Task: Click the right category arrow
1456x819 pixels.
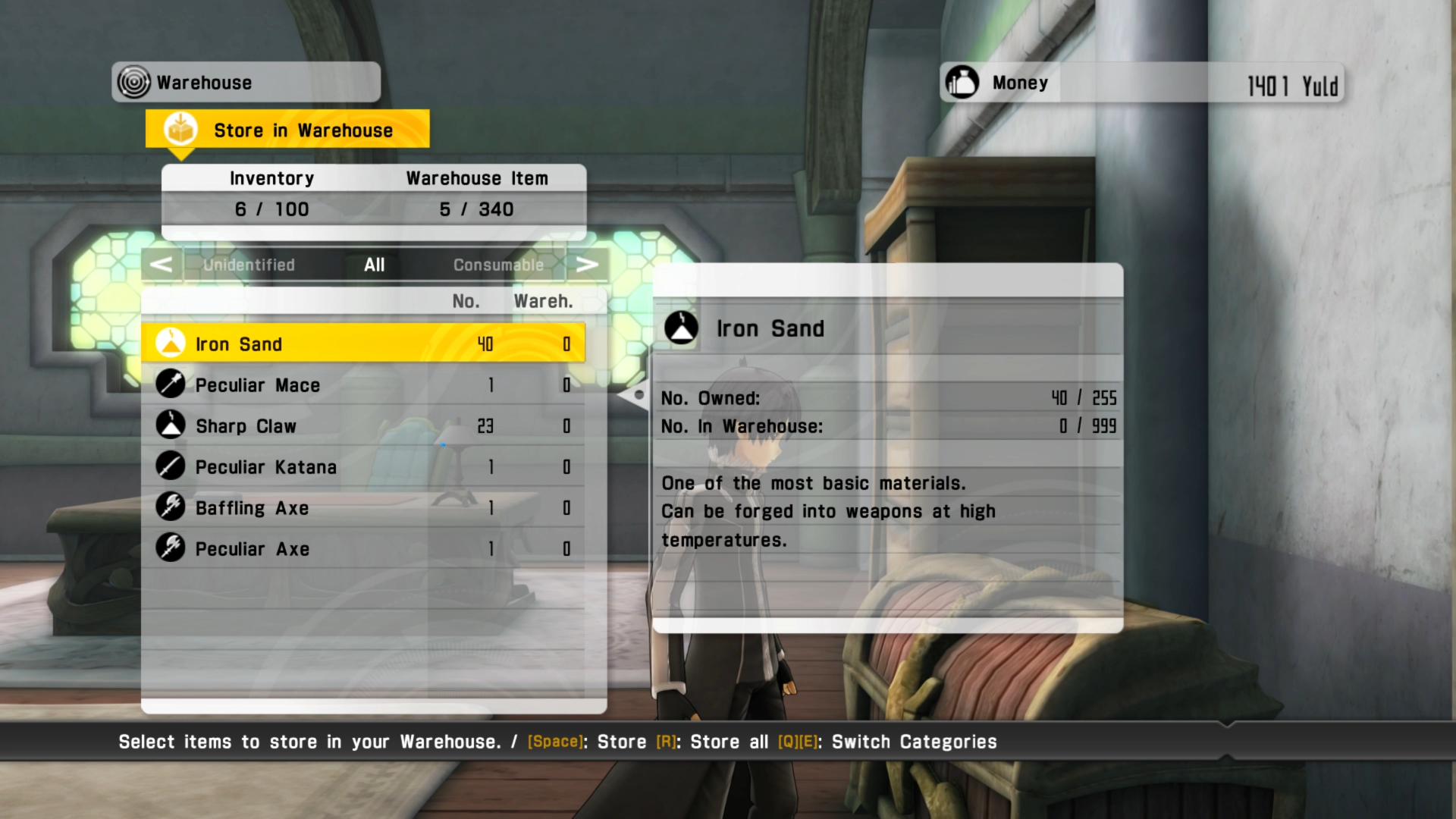Action: pyautogui.click(x=587, y=265)
